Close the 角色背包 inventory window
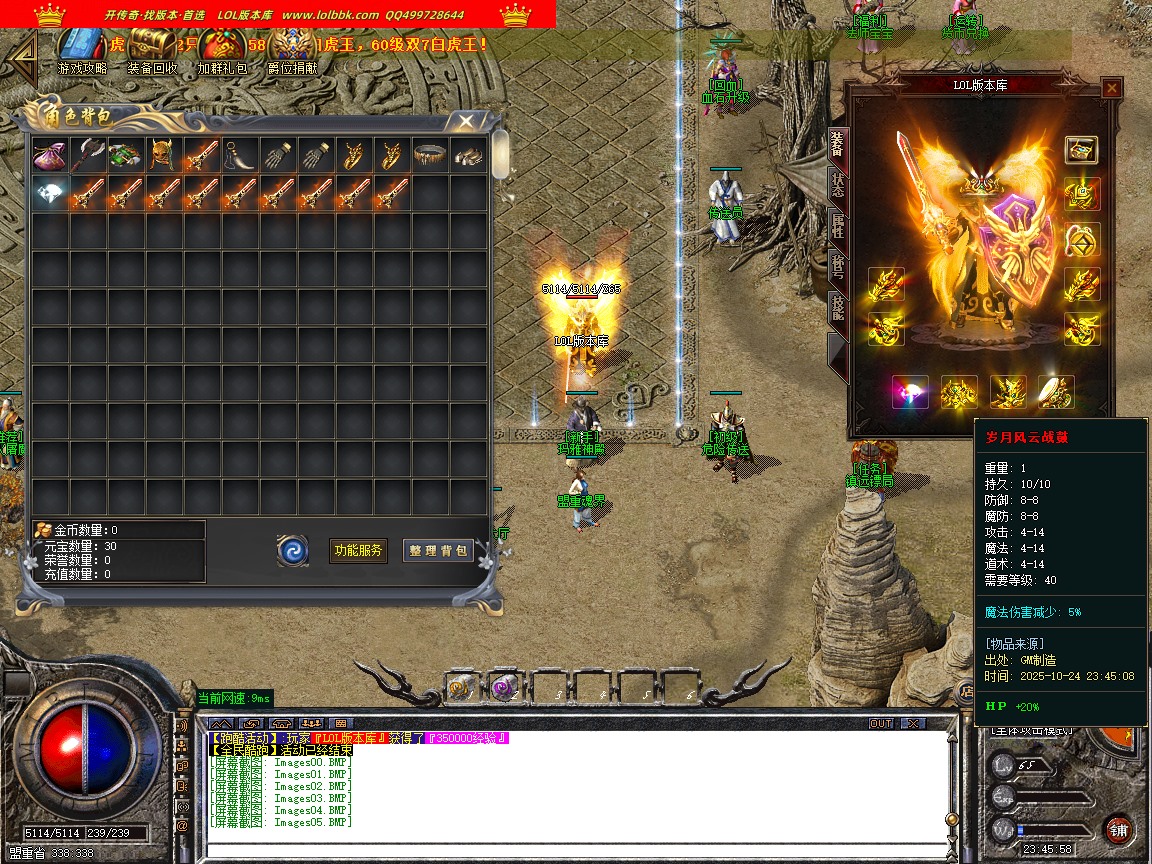The height and width of the screenshot is (864, 1152). (x=466, y=121)
